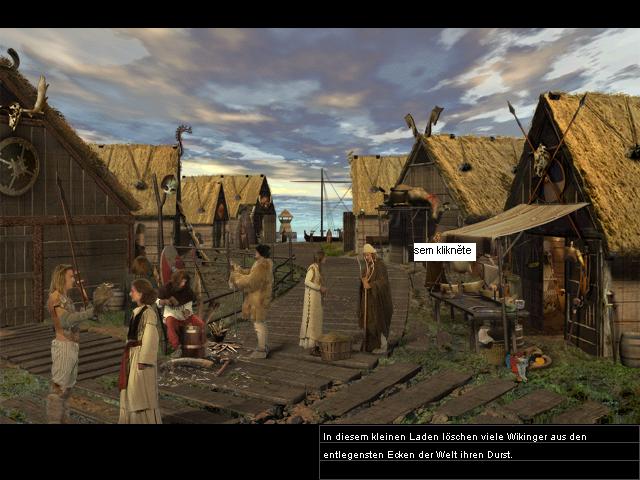
Task: Click the "sem klikněte" hint label
Action: pos(444,251)
